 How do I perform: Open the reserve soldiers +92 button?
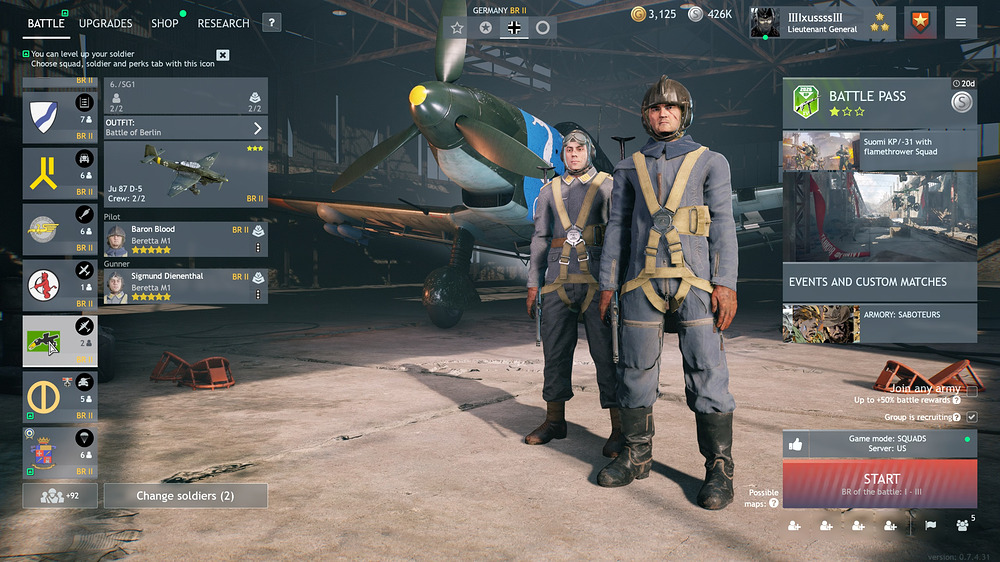(60, 496)
